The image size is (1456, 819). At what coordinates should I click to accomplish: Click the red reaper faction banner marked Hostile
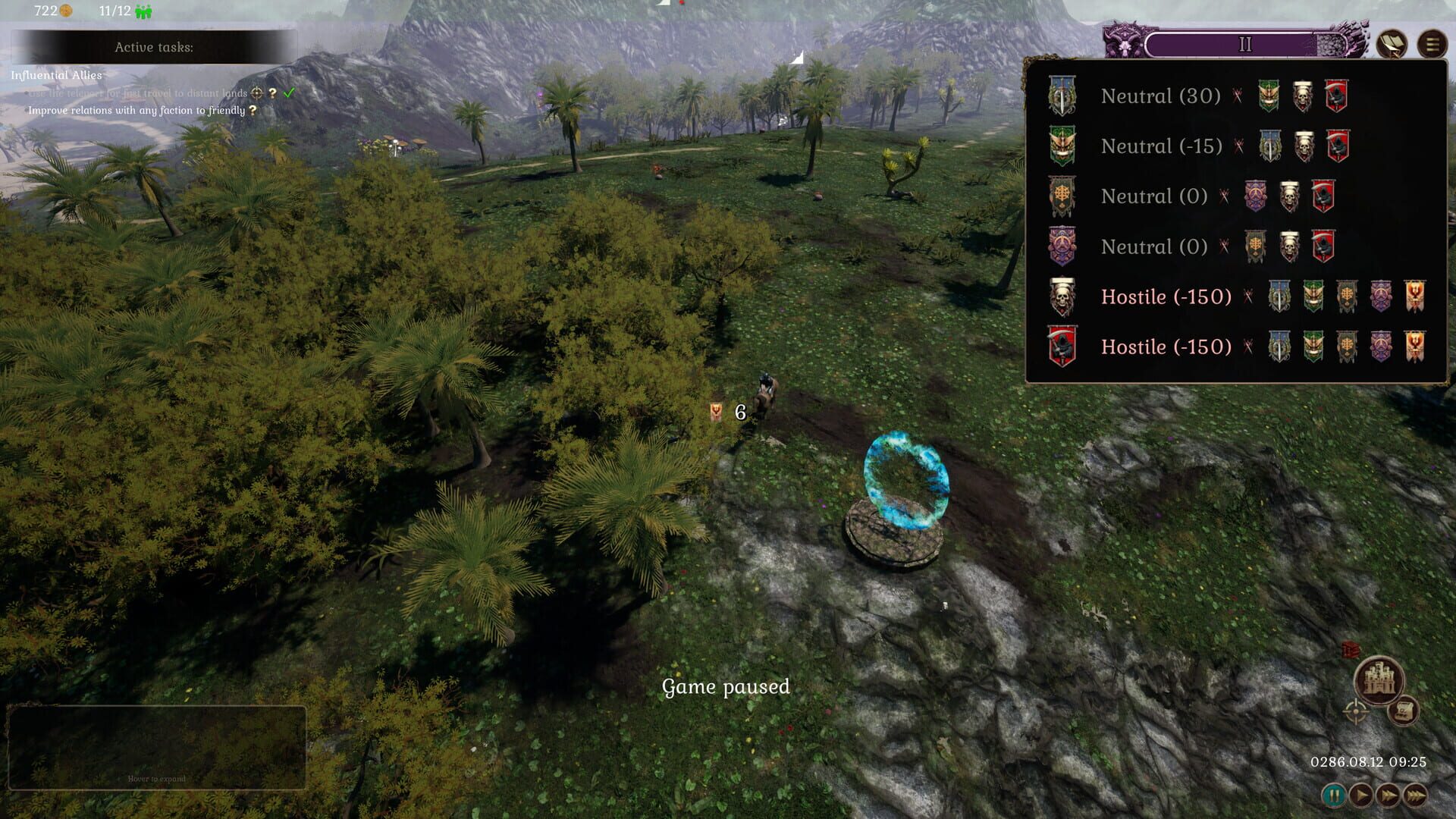click(1062, 347)
